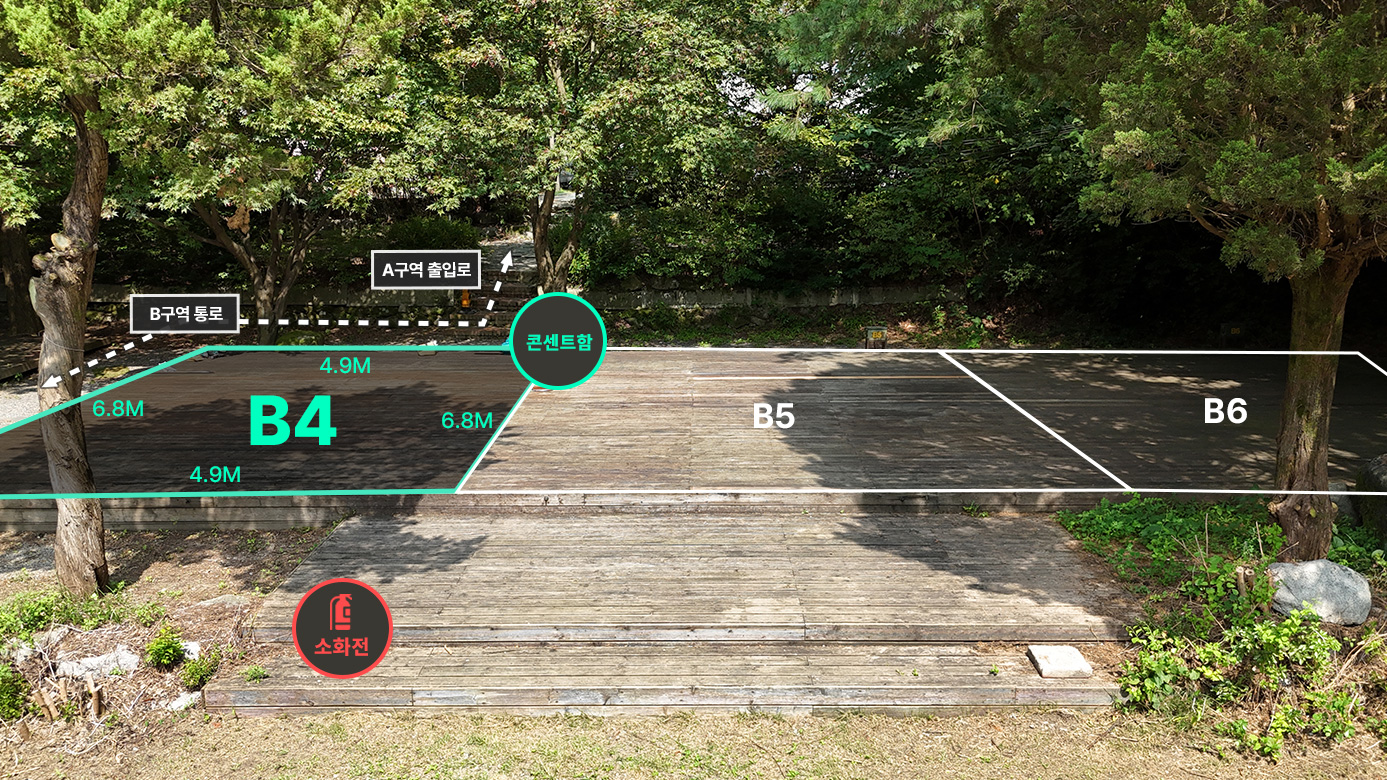Screen dimensions: 1387x780
Task: Choose the B5 campsite deck
Action: point(773,416)
